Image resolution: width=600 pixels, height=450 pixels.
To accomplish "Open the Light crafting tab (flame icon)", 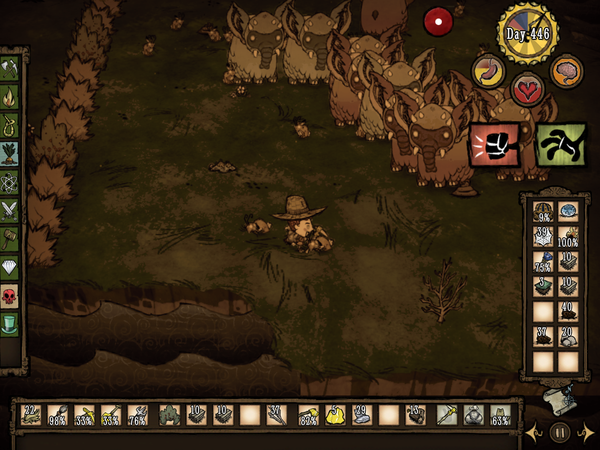I will tap(11, 98).
